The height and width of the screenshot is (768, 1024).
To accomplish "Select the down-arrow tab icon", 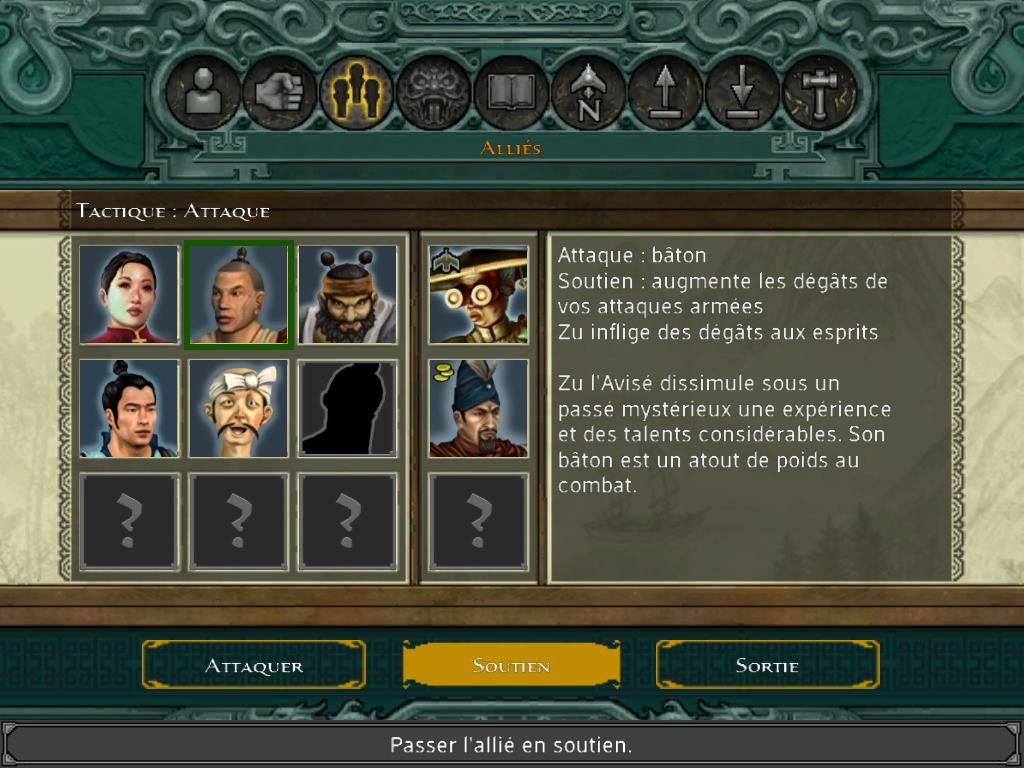I will tap(742, 94).
